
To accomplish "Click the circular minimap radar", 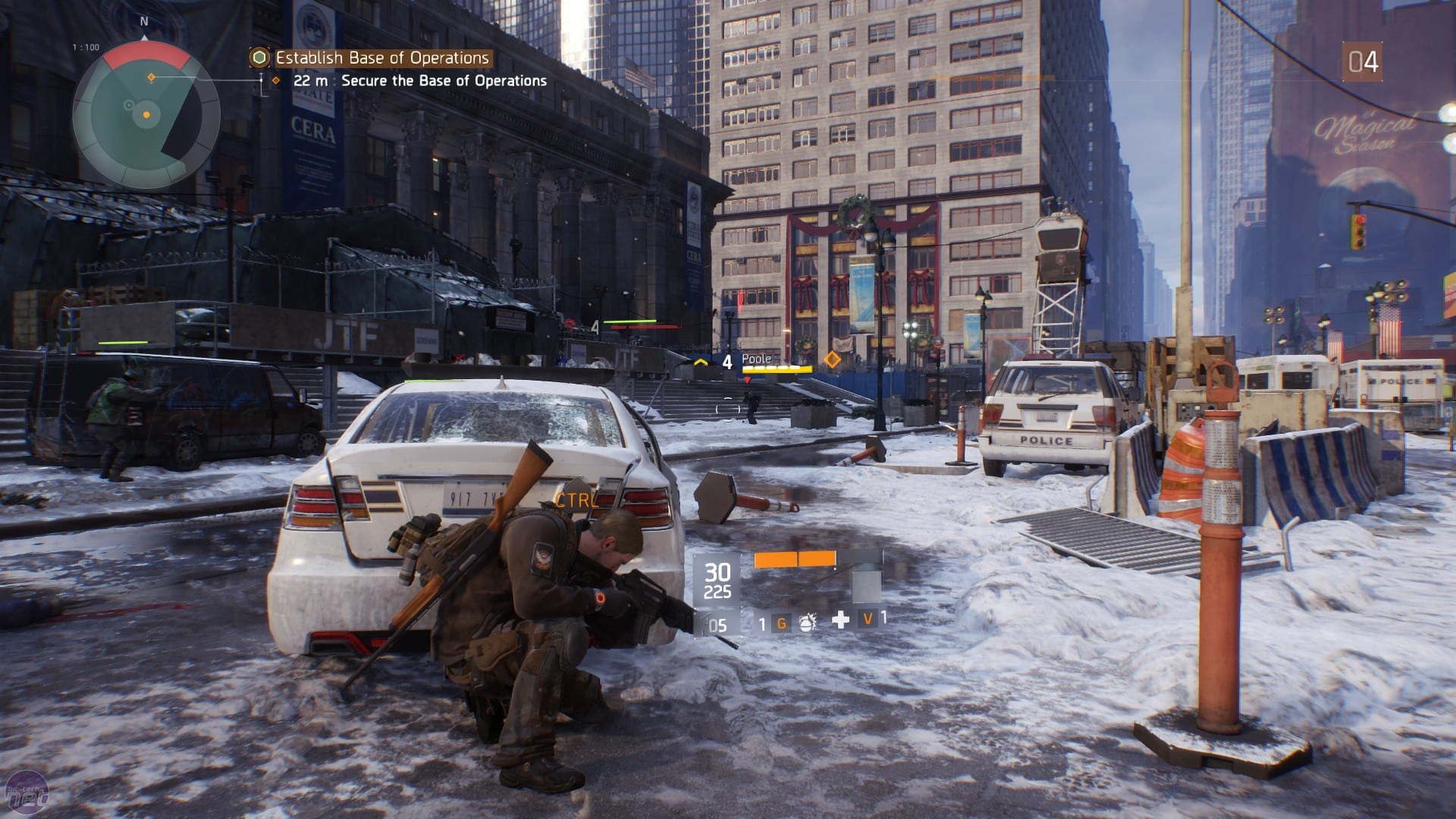I will [146, 115].
